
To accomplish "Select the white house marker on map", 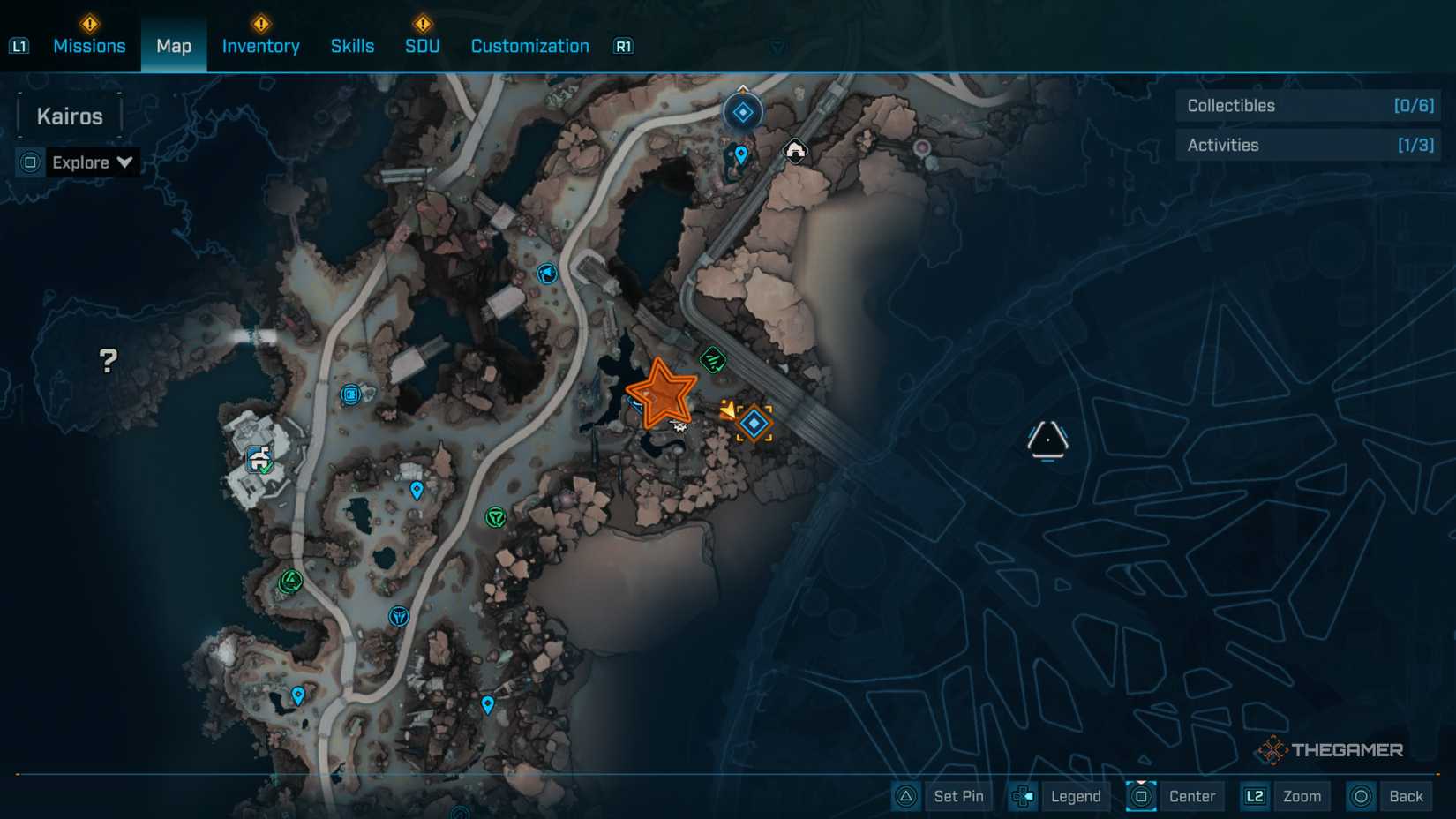I will coord(795,151).
